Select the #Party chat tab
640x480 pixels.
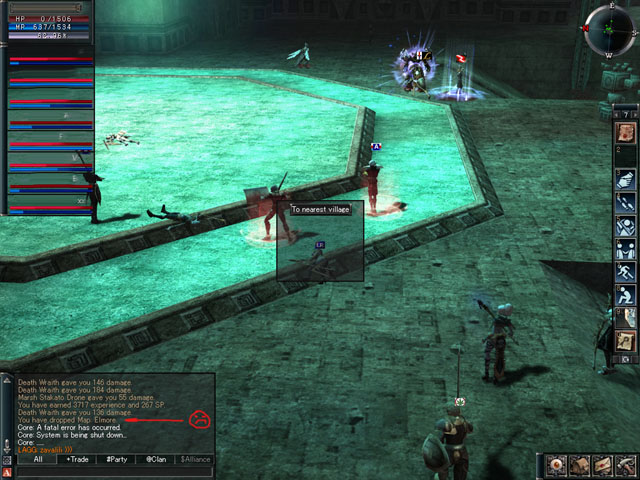pos(116,459)
